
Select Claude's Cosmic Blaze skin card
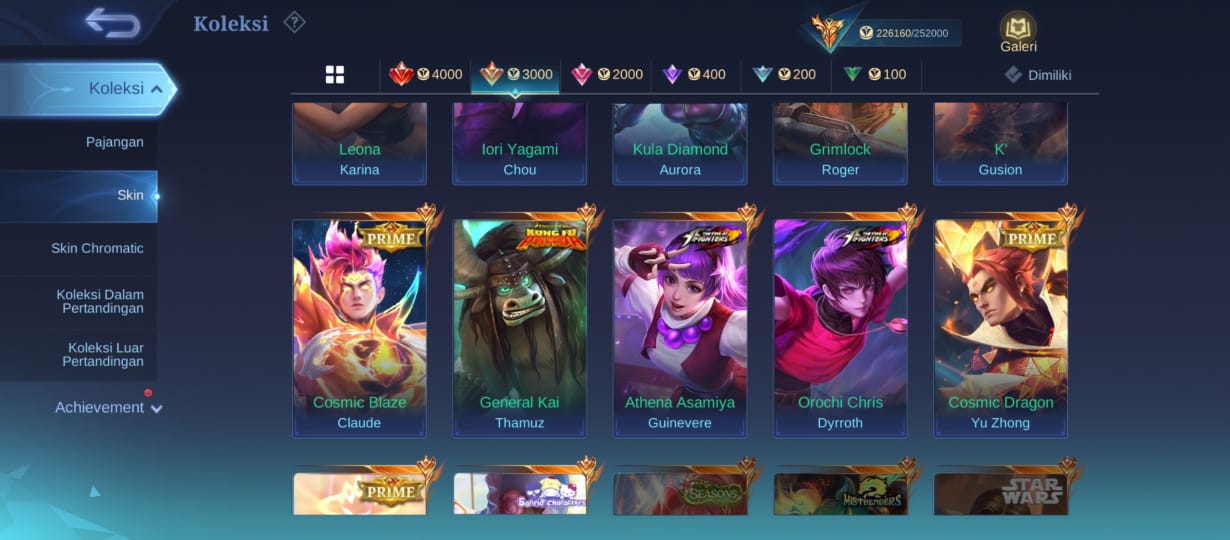[359, 328]
